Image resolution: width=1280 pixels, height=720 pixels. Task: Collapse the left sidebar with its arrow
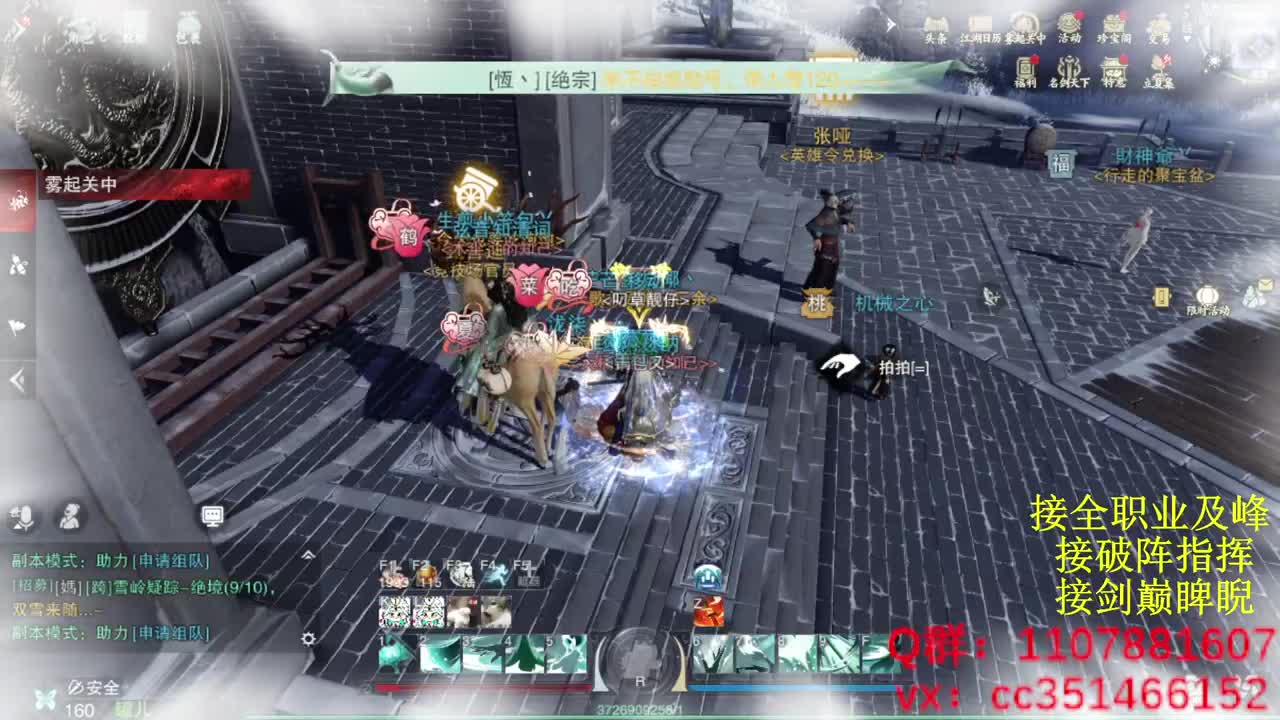pos(17,378)
